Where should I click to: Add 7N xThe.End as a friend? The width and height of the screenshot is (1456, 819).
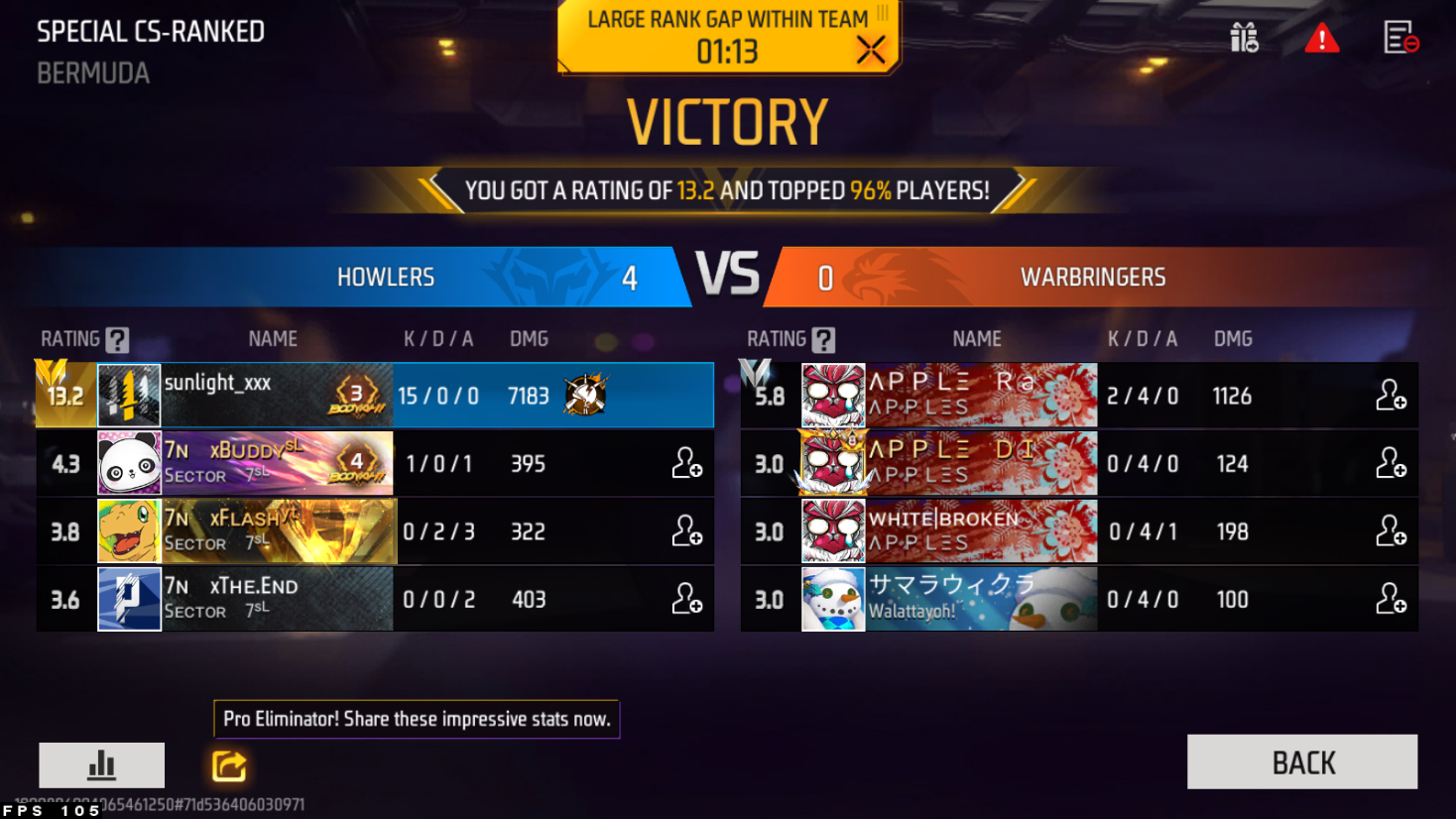point(687,599)
